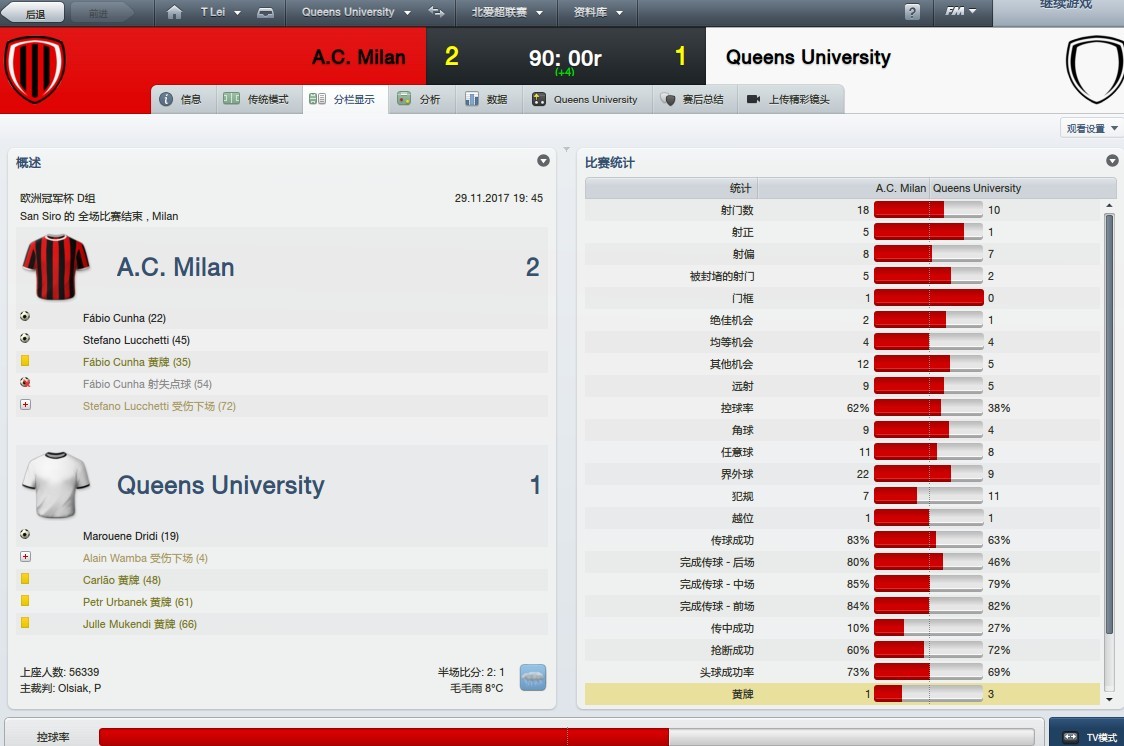Open the Queens University dropdown menu
This screenshot has height=746, width=1124.
point(355,13)
